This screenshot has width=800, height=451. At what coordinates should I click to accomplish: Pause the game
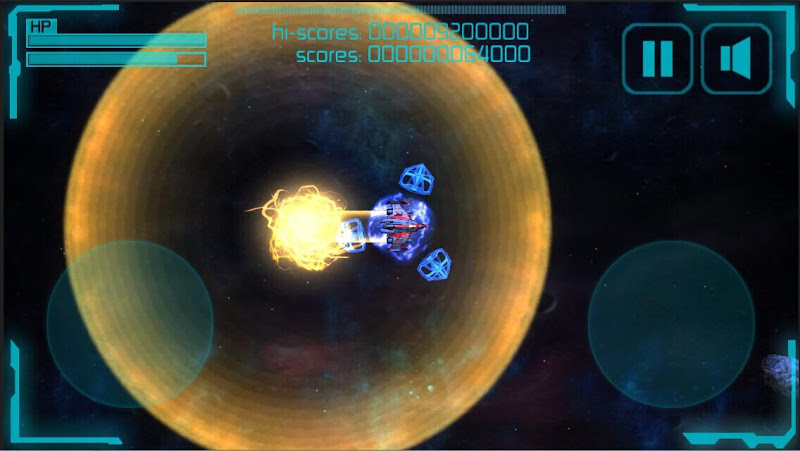pyautogui.click(x=658, y=58)
